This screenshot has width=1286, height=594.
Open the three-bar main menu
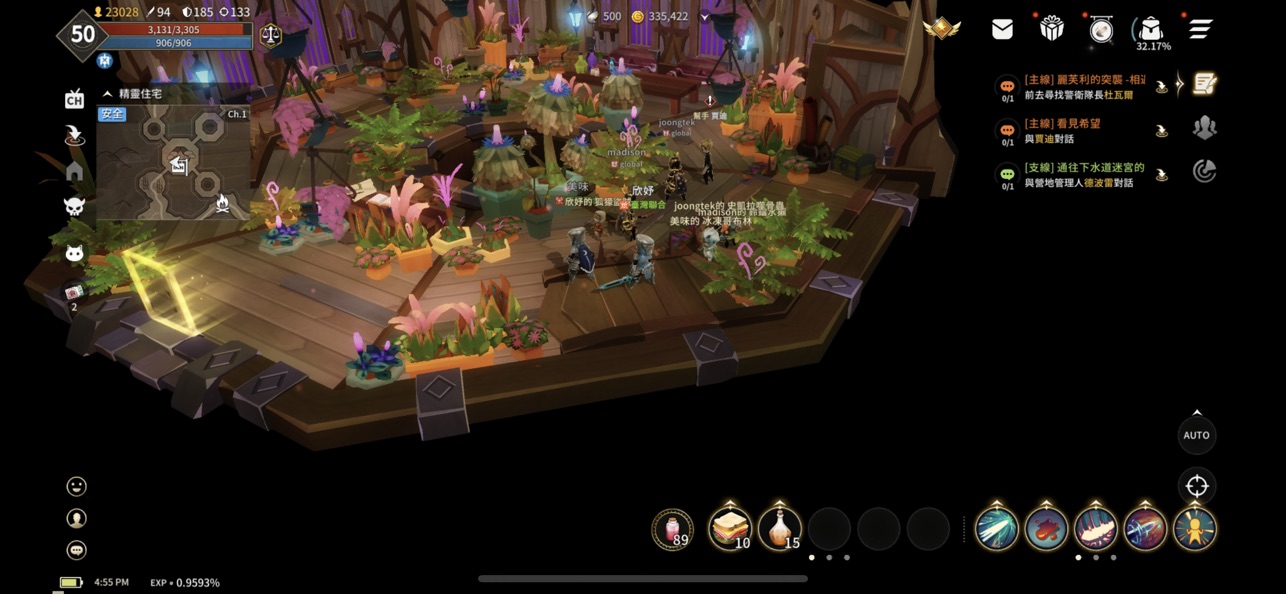coord(1200,29)
